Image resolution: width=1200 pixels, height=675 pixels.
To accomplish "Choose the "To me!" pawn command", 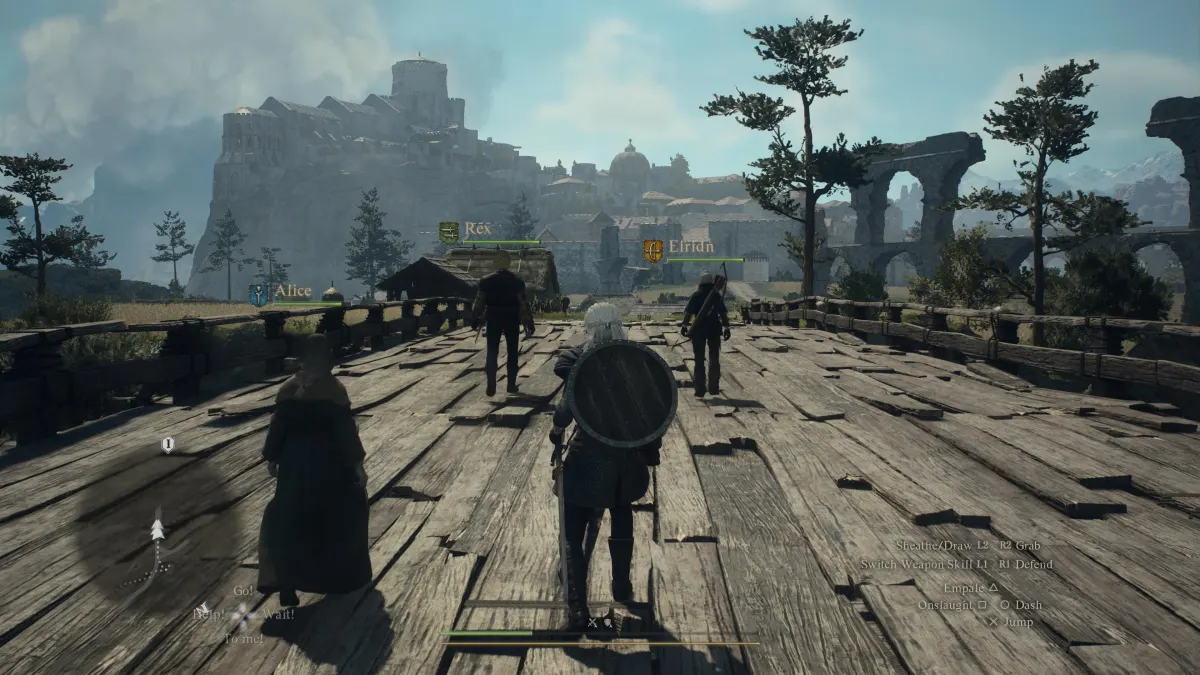I will [x=243, y=638].
